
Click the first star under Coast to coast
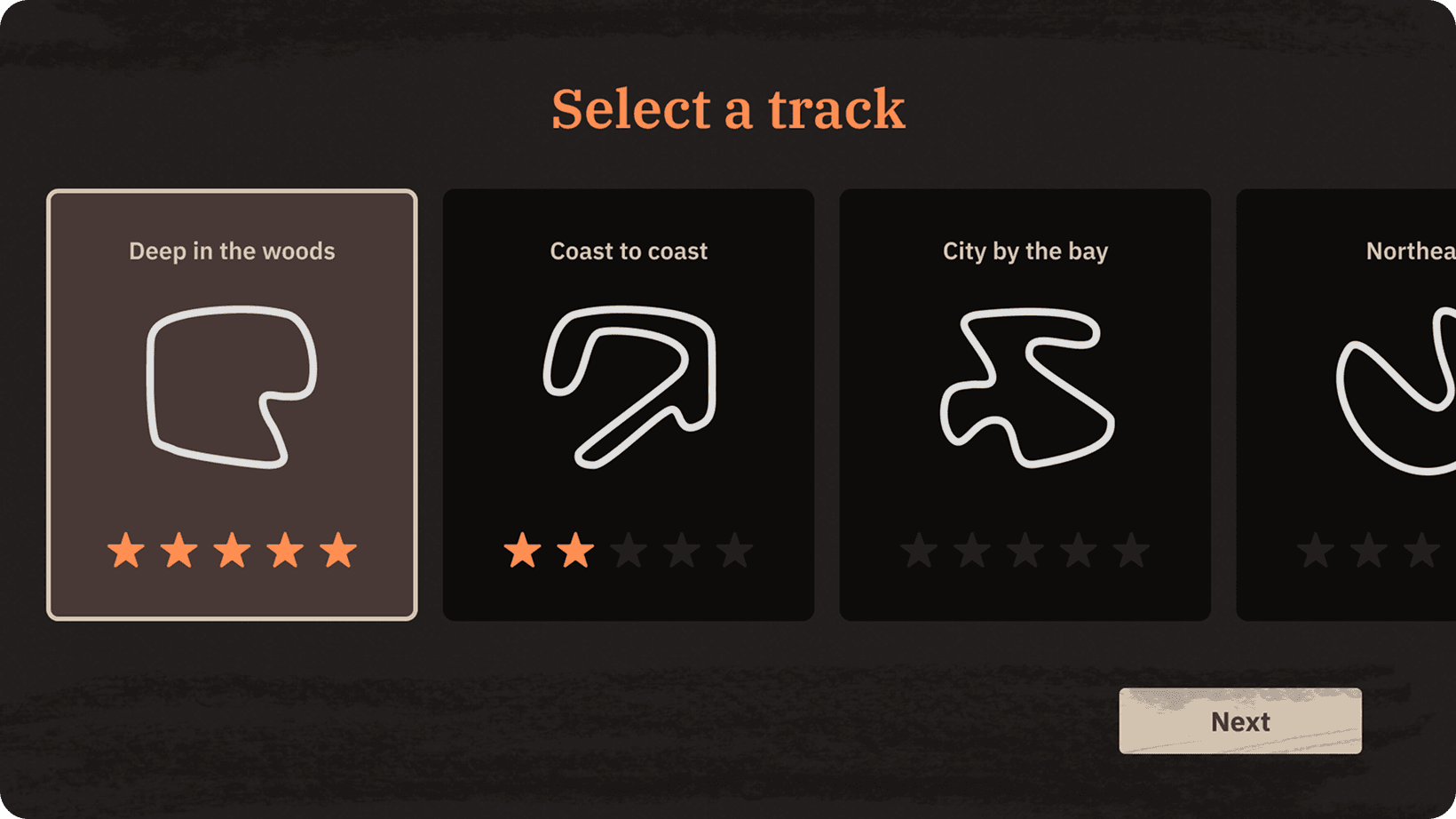tap(522, 551)
